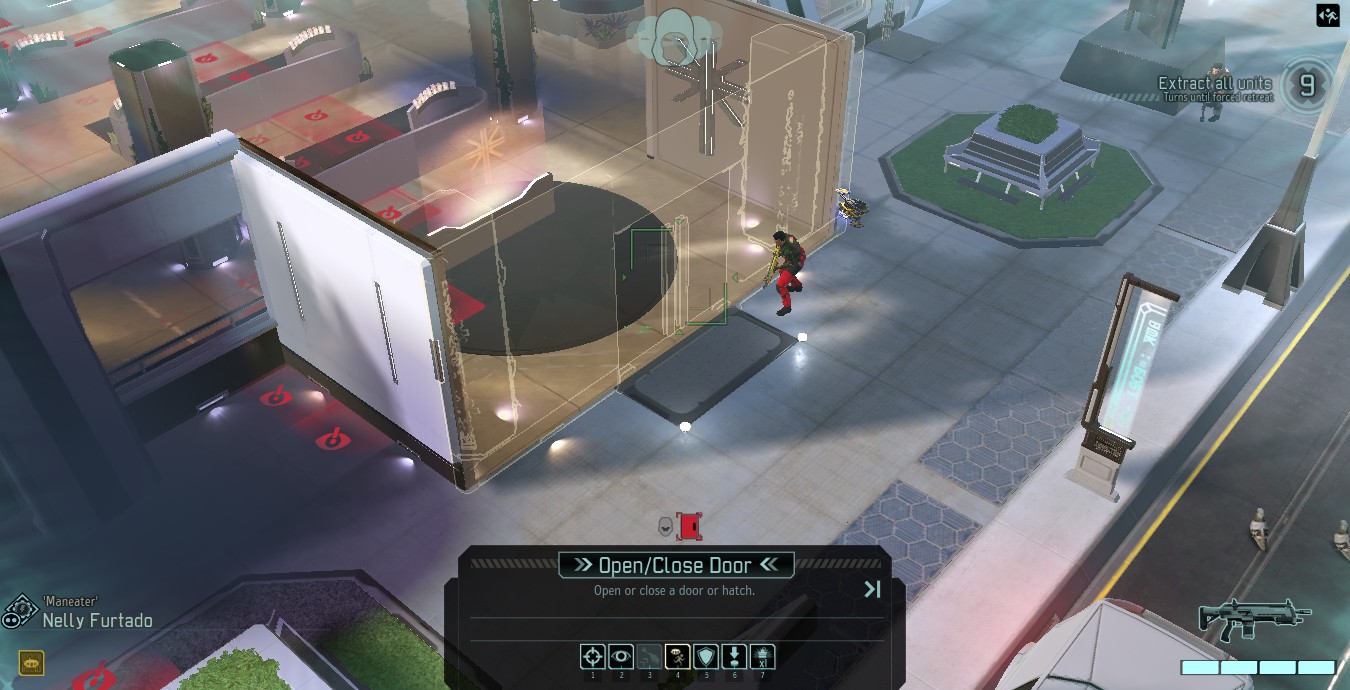Select the red door target icon
This screenshot has height=690, width=1350.
(x=689, y=526)
